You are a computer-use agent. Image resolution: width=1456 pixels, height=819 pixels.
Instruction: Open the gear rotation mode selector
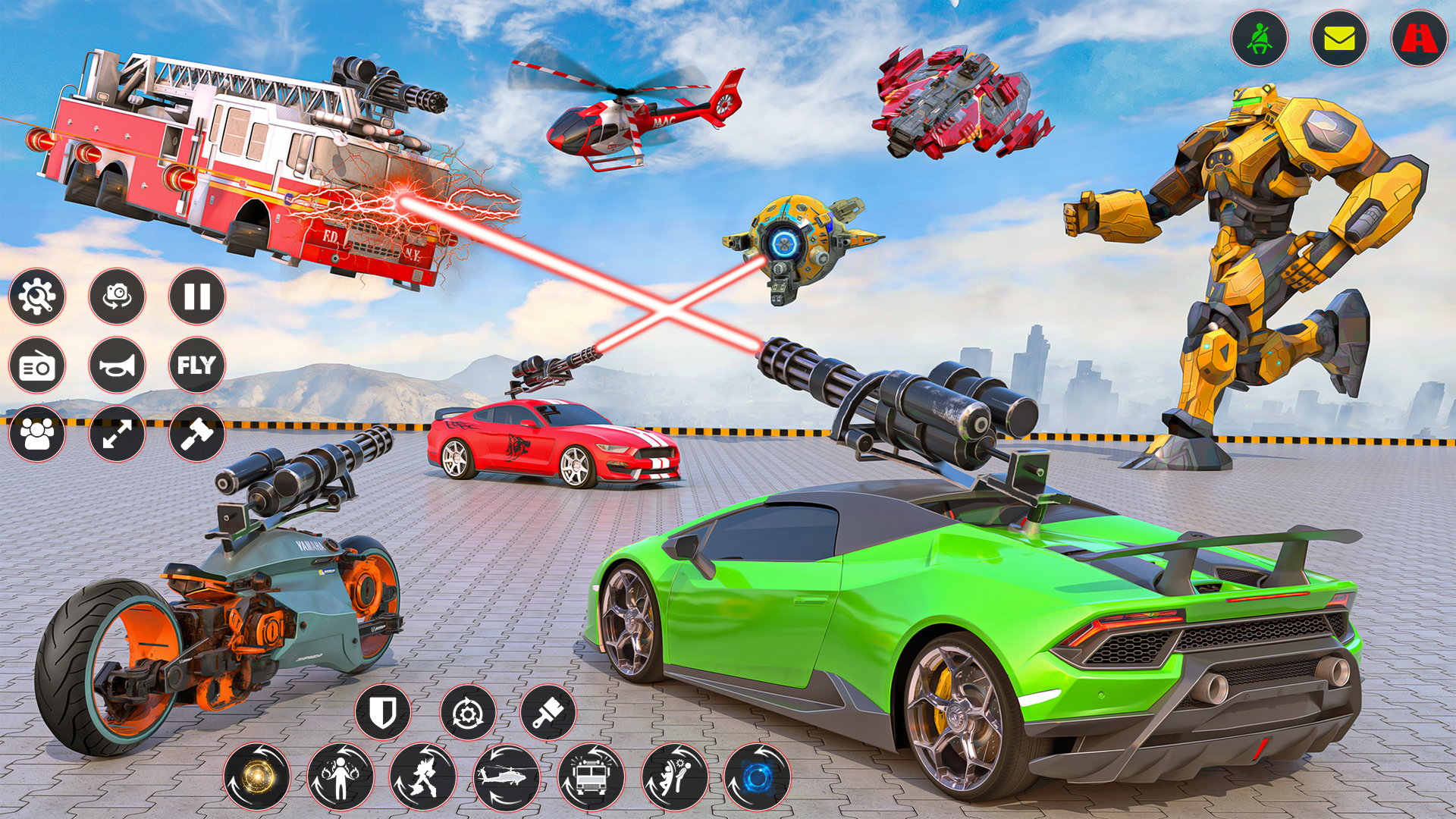(466, 713)
